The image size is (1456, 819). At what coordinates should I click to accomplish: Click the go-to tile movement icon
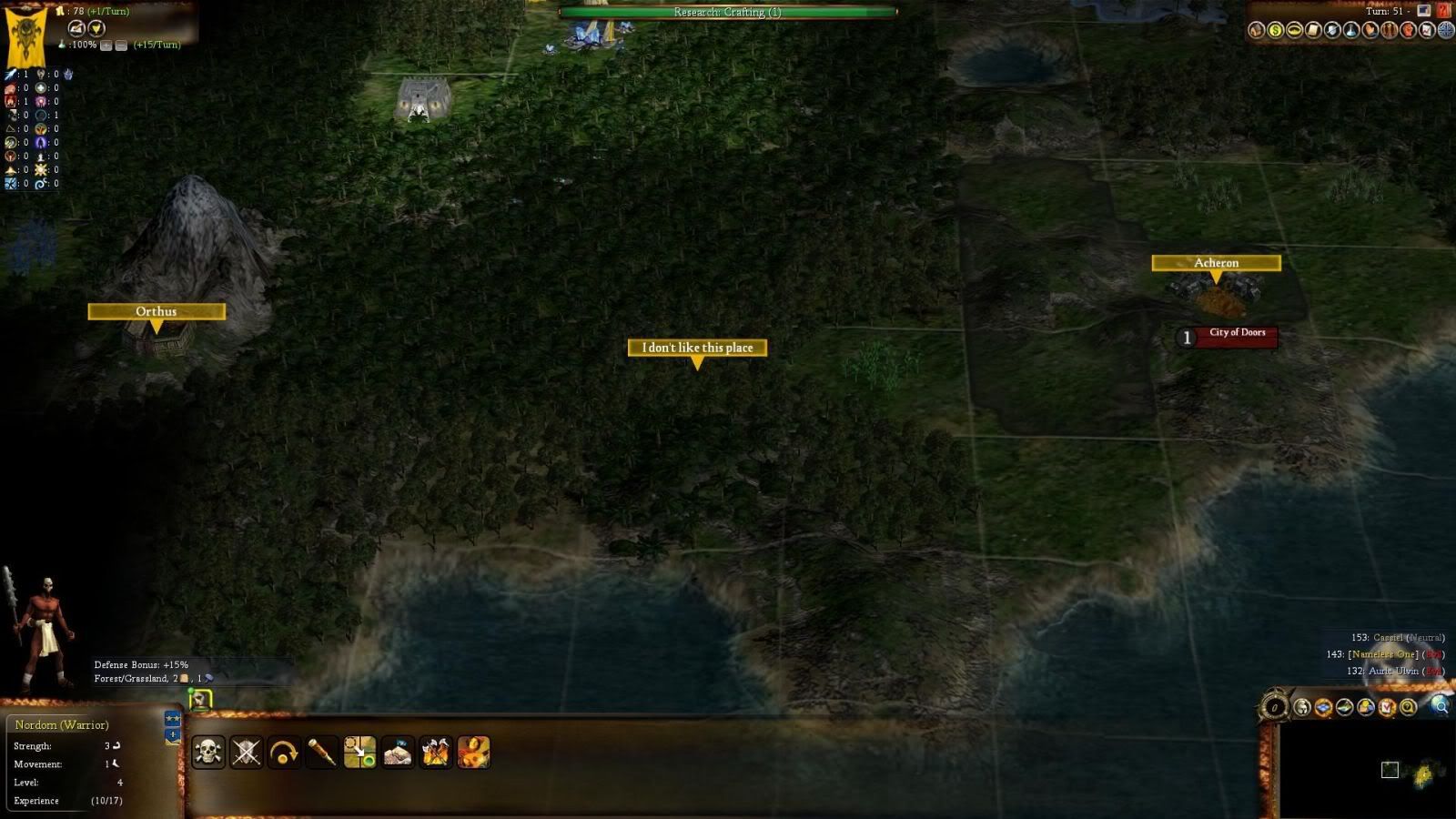(359, 753)
